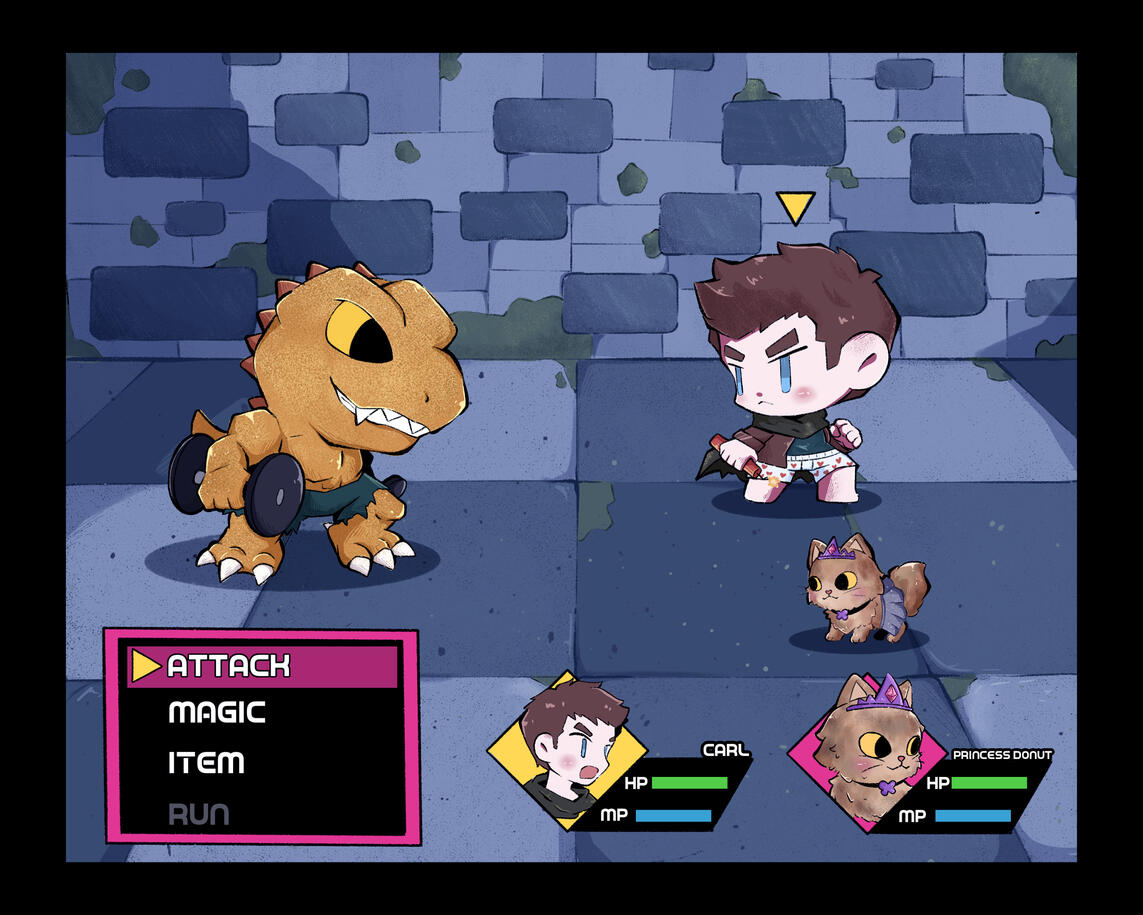
Task: Select Magic from the battle menu
Action: coord(217,713)
